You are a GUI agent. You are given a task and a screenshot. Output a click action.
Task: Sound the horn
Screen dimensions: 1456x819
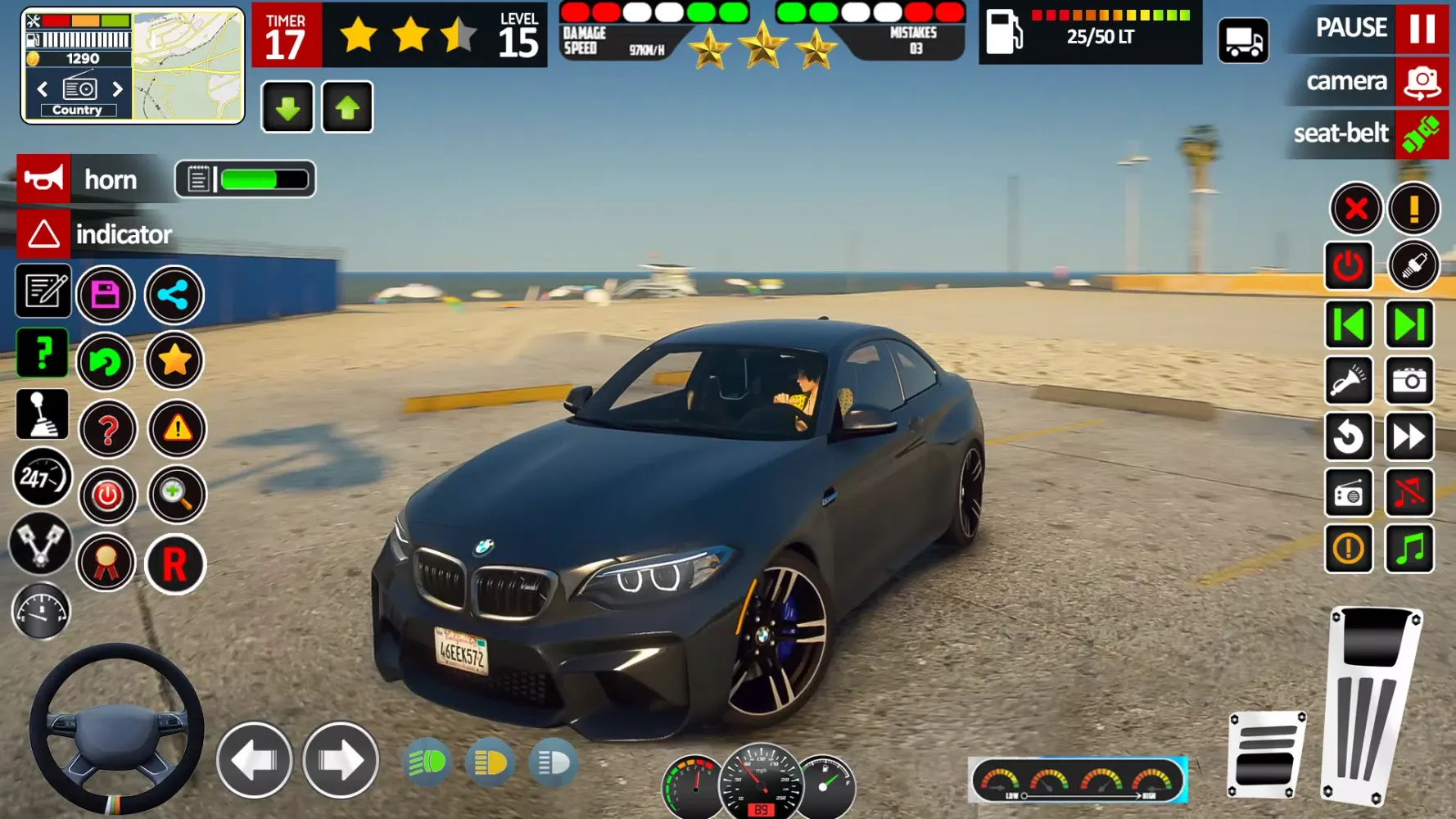point(43,179)
